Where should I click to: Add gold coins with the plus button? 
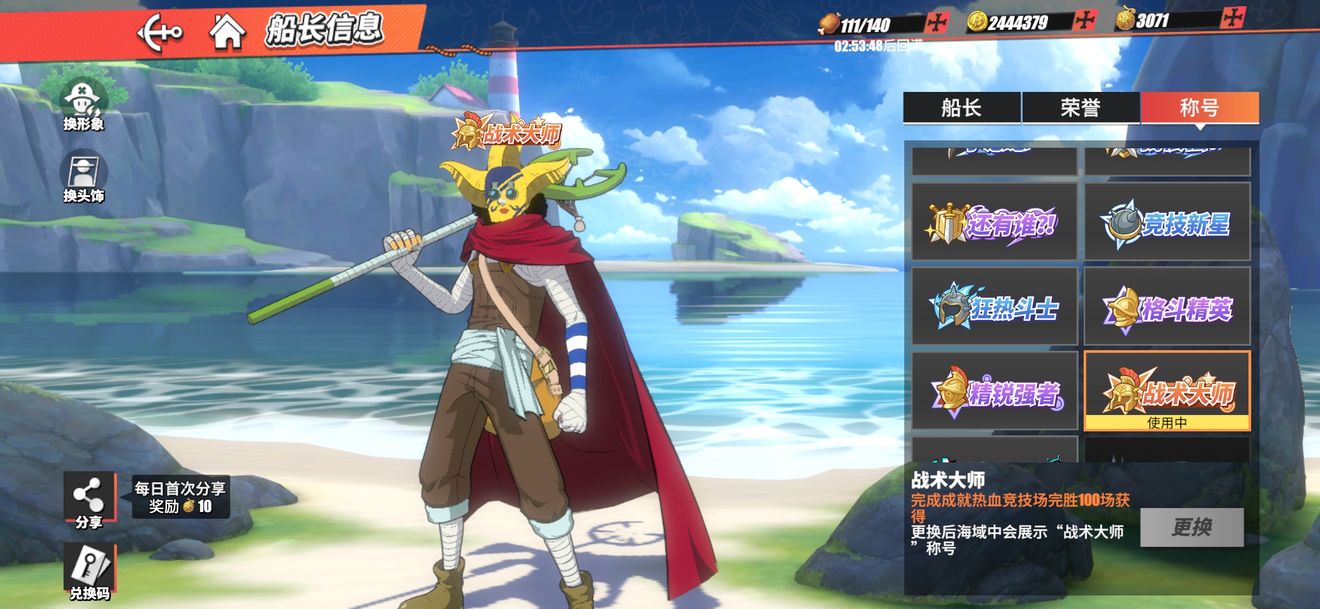[x=1085, y=21]
